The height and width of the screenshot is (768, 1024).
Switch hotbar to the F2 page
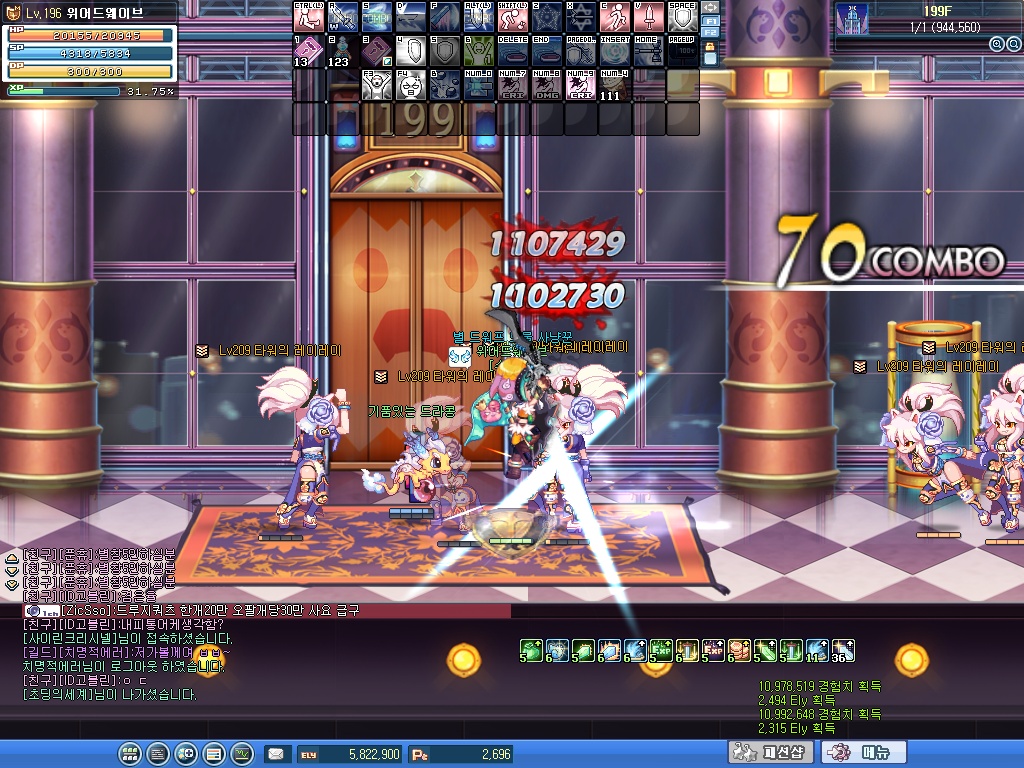[x=711, y=33]
